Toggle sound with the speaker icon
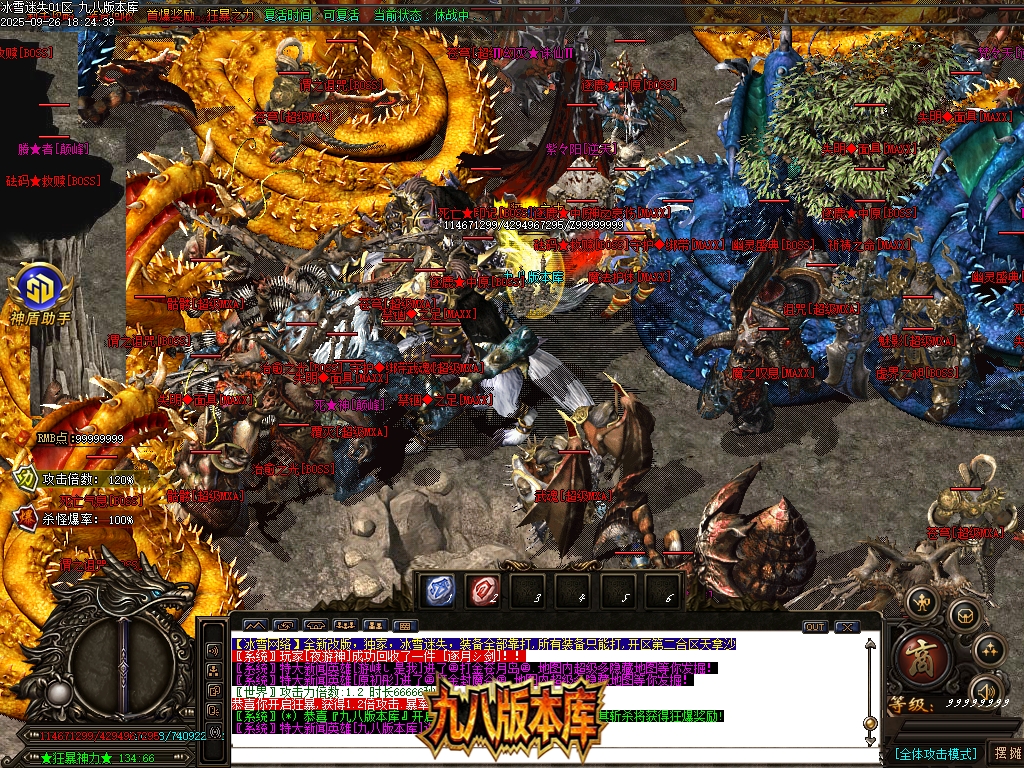This screenshot has width=1024, height=768. [x=986, y=689]
